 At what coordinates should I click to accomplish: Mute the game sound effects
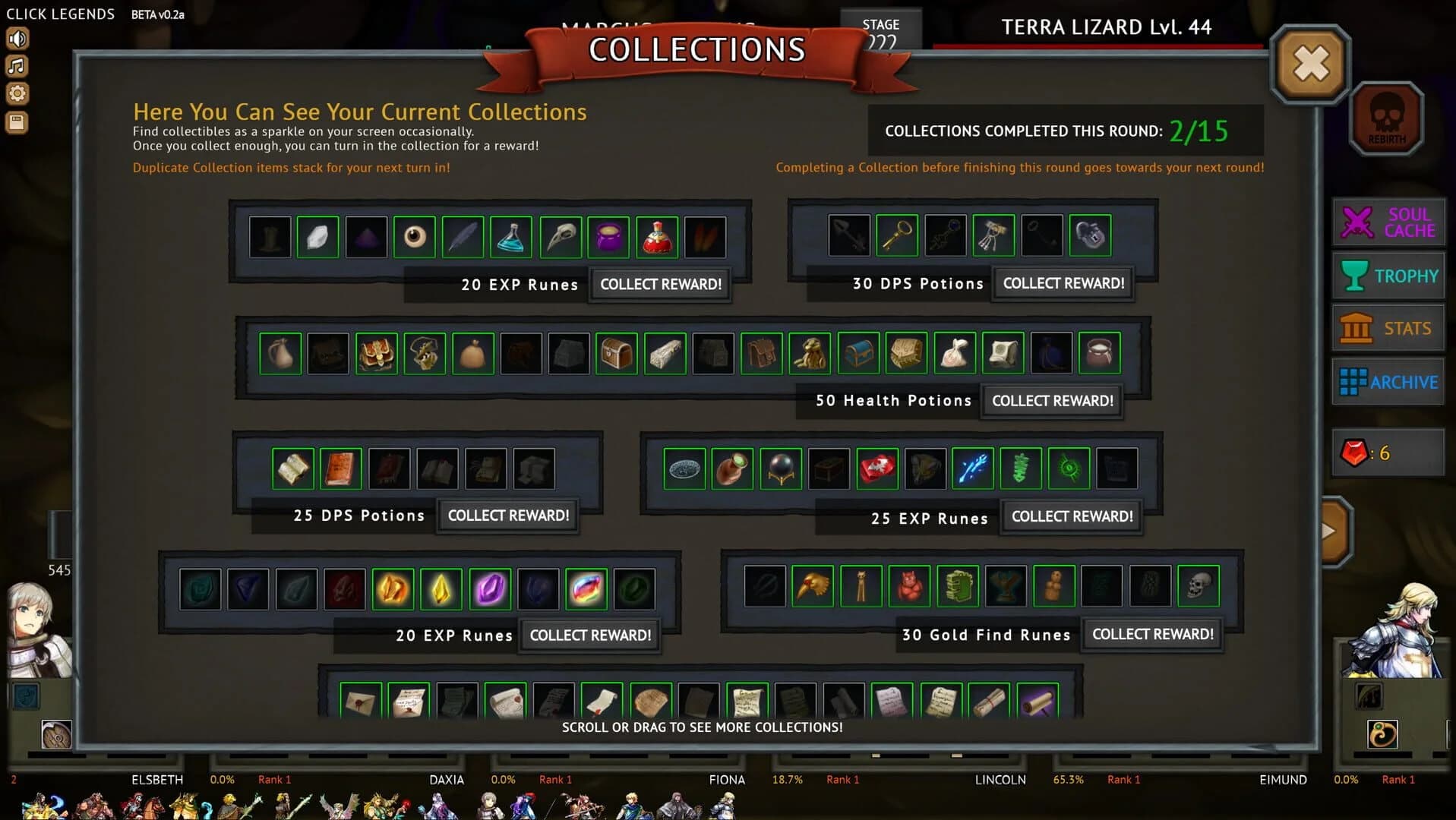click(17, 38)
